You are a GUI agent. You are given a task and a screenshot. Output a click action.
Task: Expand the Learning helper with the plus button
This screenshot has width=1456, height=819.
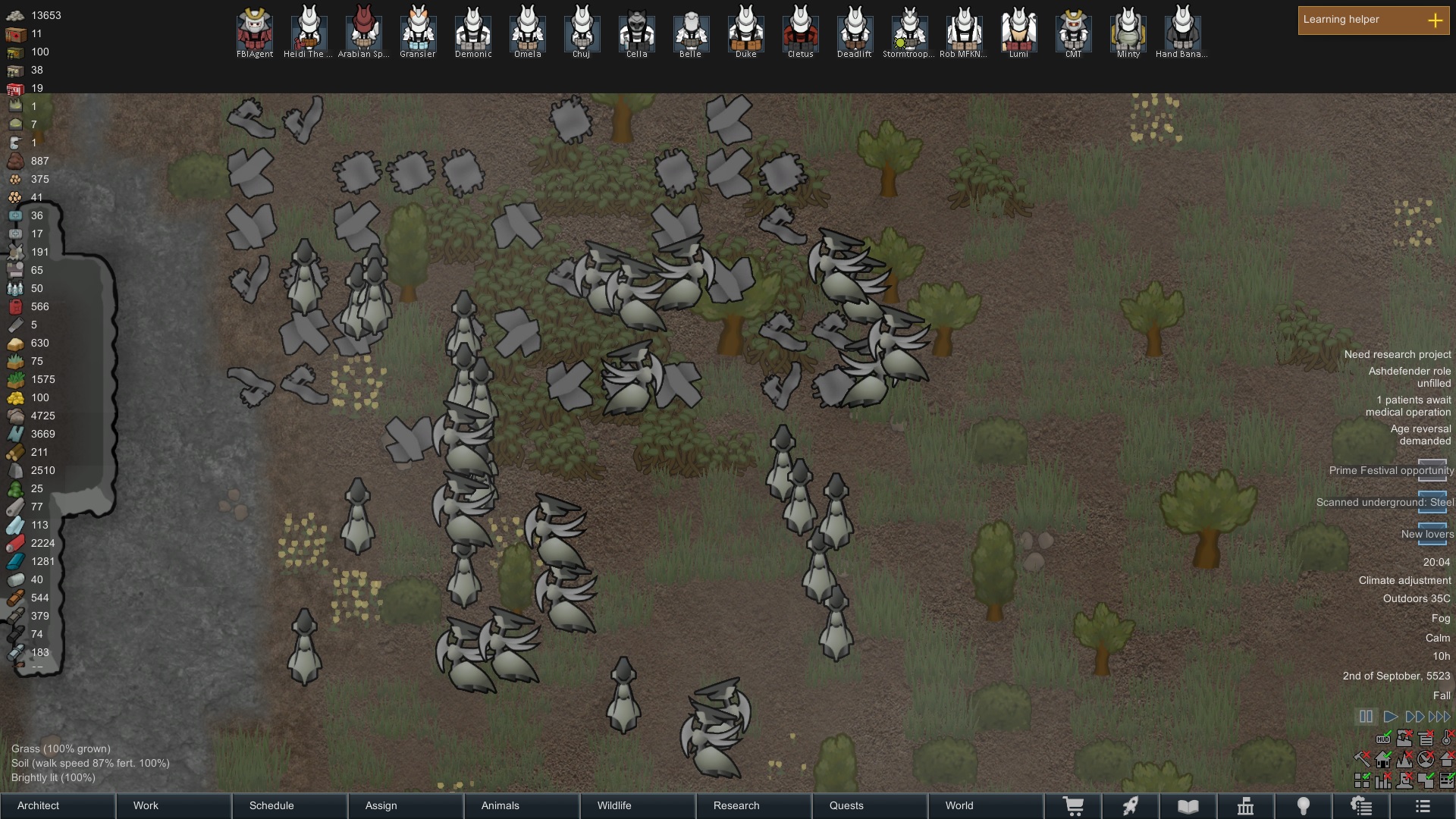[x=1436, y=21]
